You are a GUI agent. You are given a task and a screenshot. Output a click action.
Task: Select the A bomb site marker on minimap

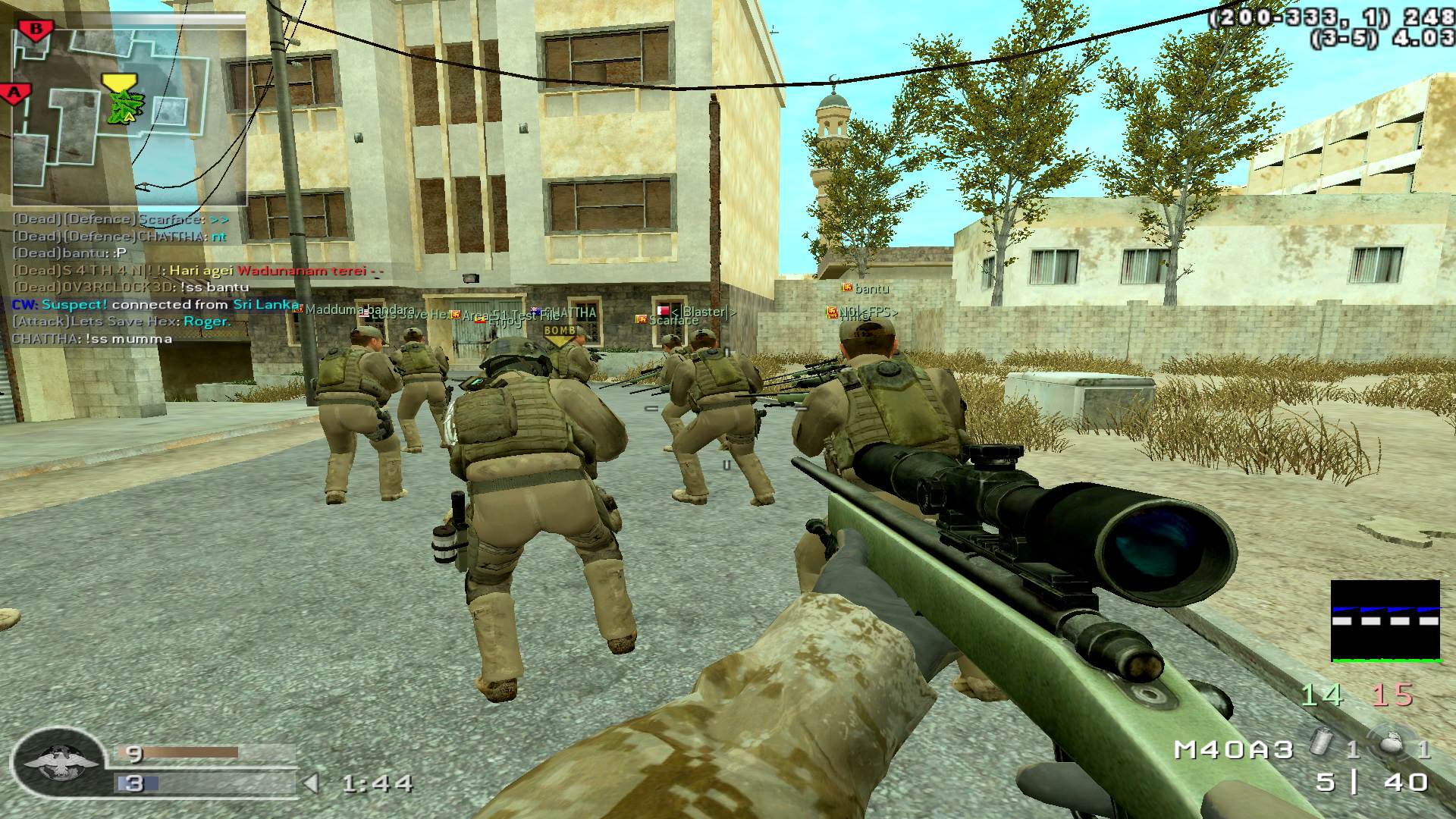(x=15, y=94)
